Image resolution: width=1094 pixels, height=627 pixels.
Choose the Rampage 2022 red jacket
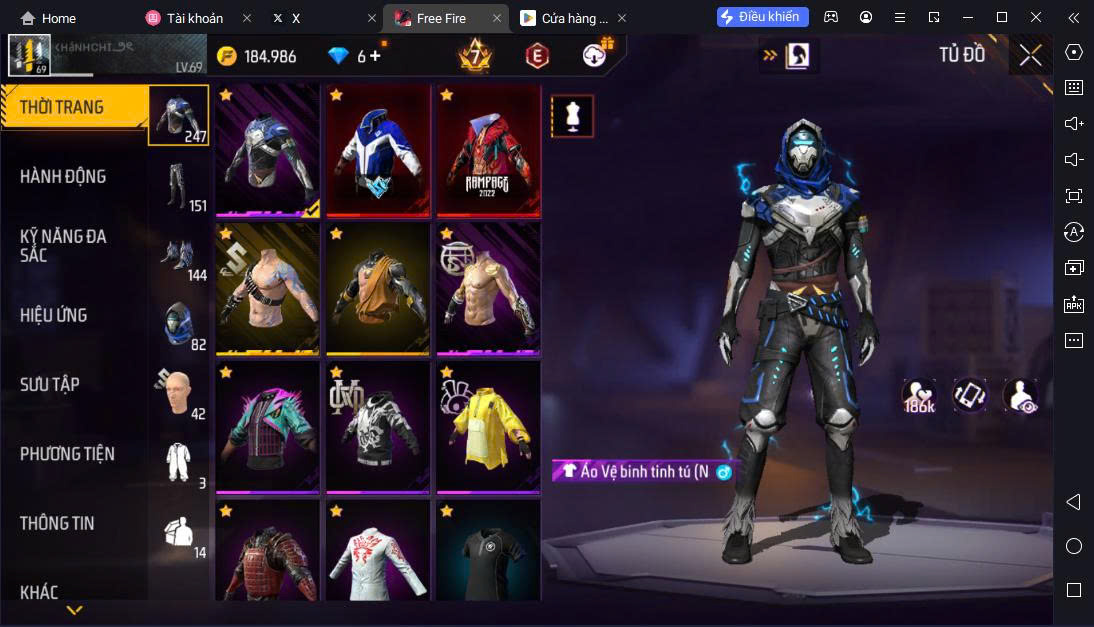[x=487, y=150]
